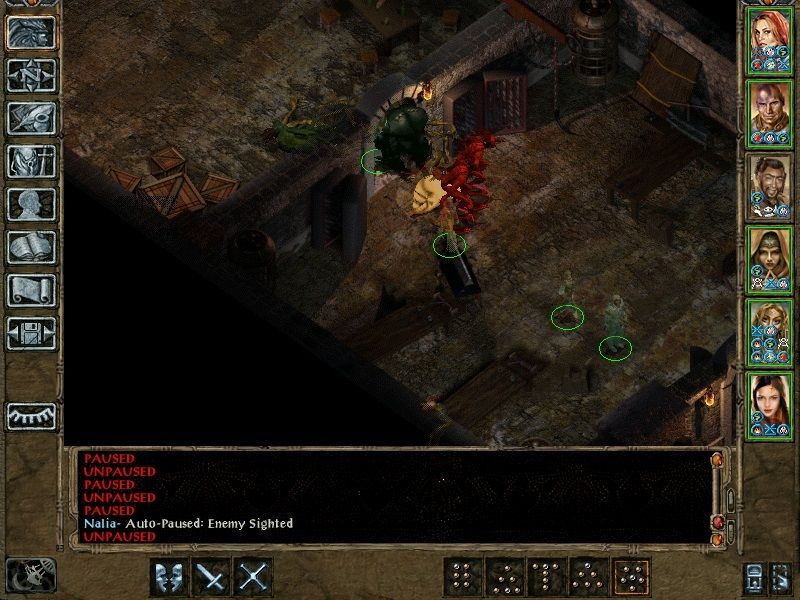800x600 pixels.
Task: Open the priest scroll button
Action: (x=31, y=290)
